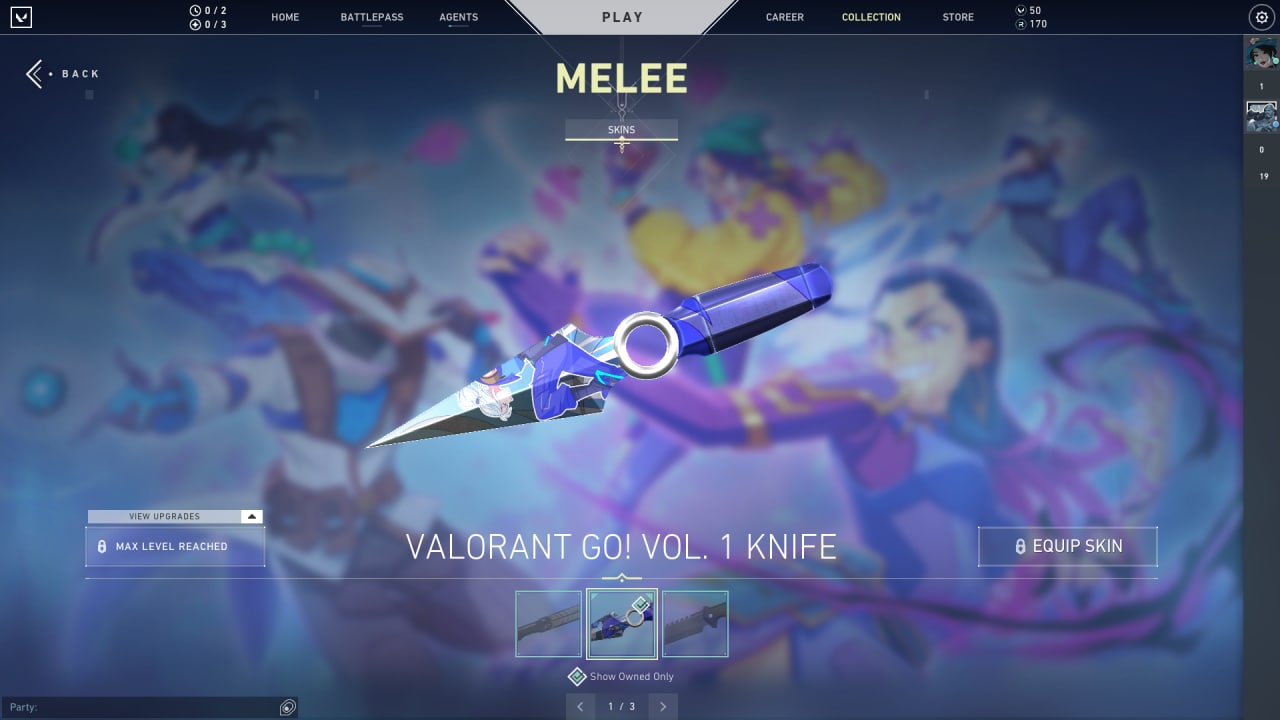Collapse the View Upgrades panel

[x=253, y=516]
